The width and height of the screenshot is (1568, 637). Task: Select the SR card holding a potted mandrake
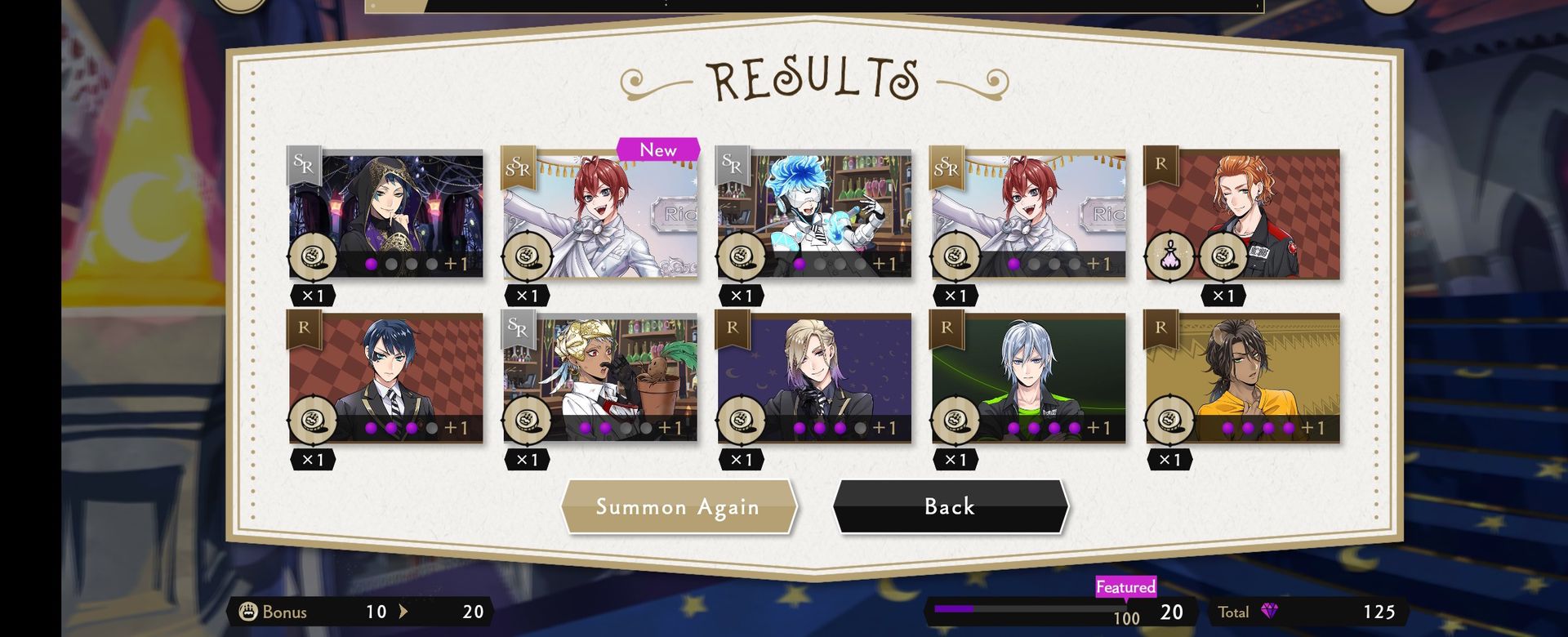[x=600, y=378]
